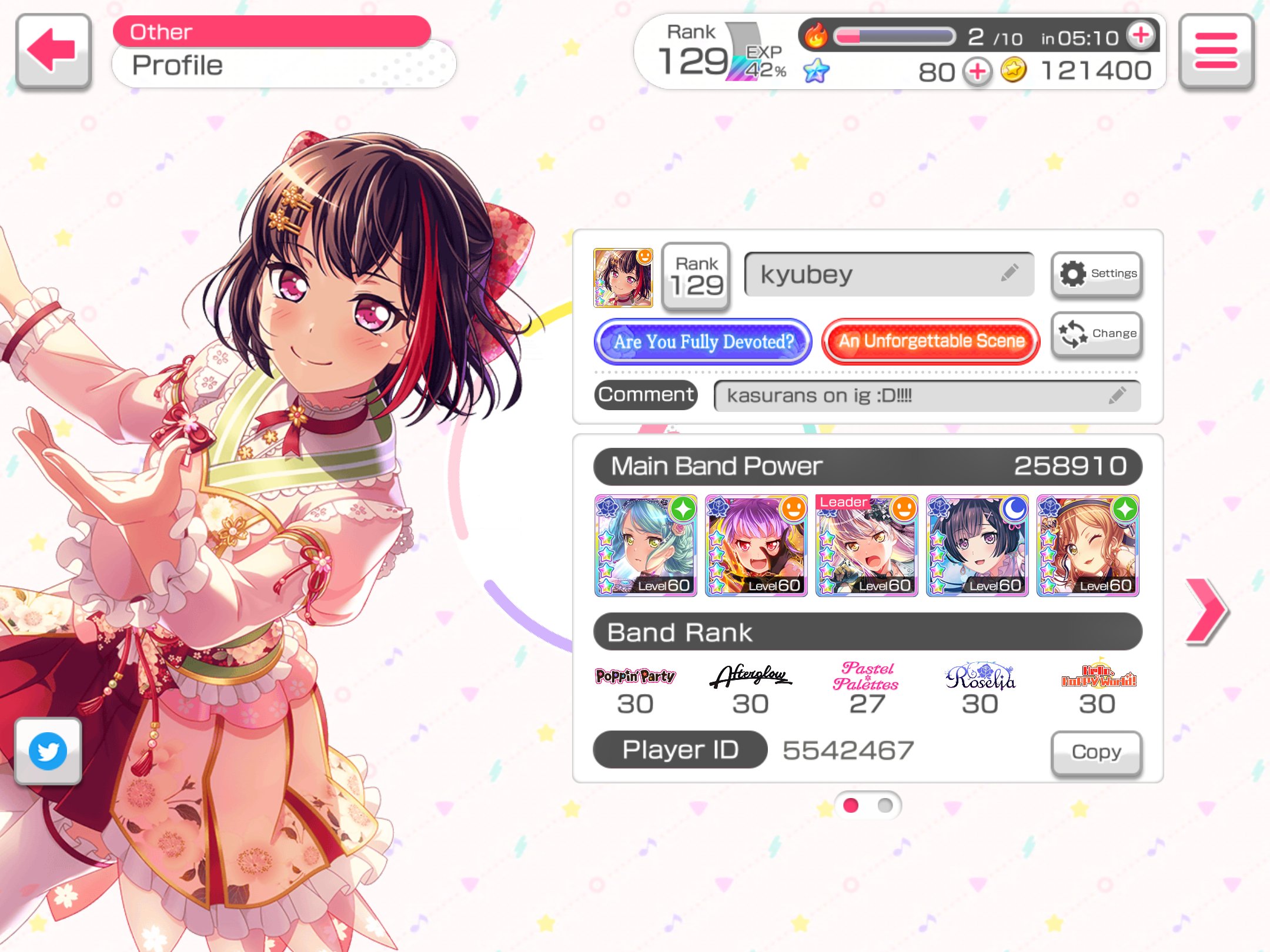Open profile Settings
This screenshot has width=1270, height=952.
point(1097,274)
